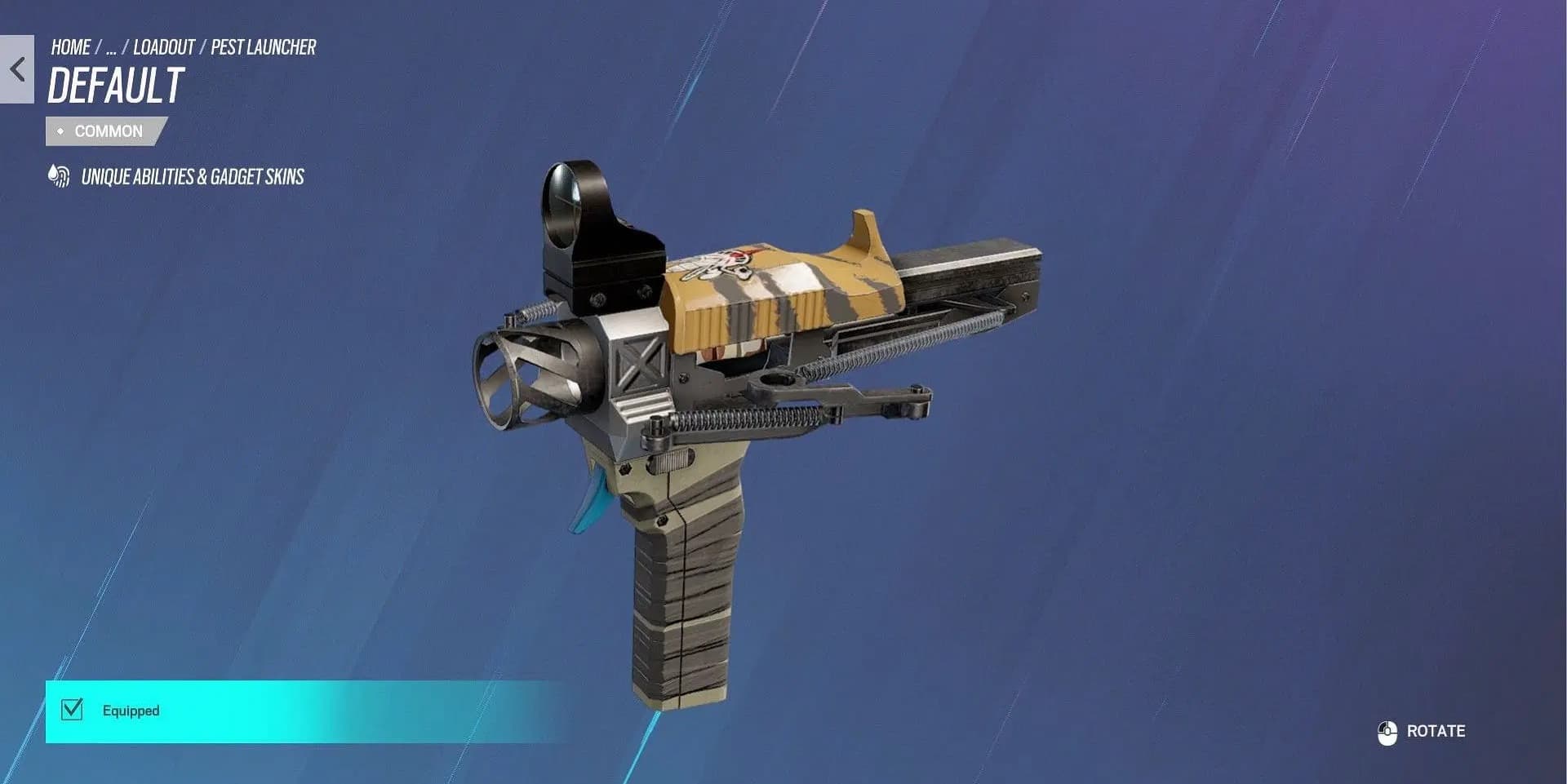
Task: Click the UNIQUE ABILITIES & GADGET SKINS label
Action: 191,176
